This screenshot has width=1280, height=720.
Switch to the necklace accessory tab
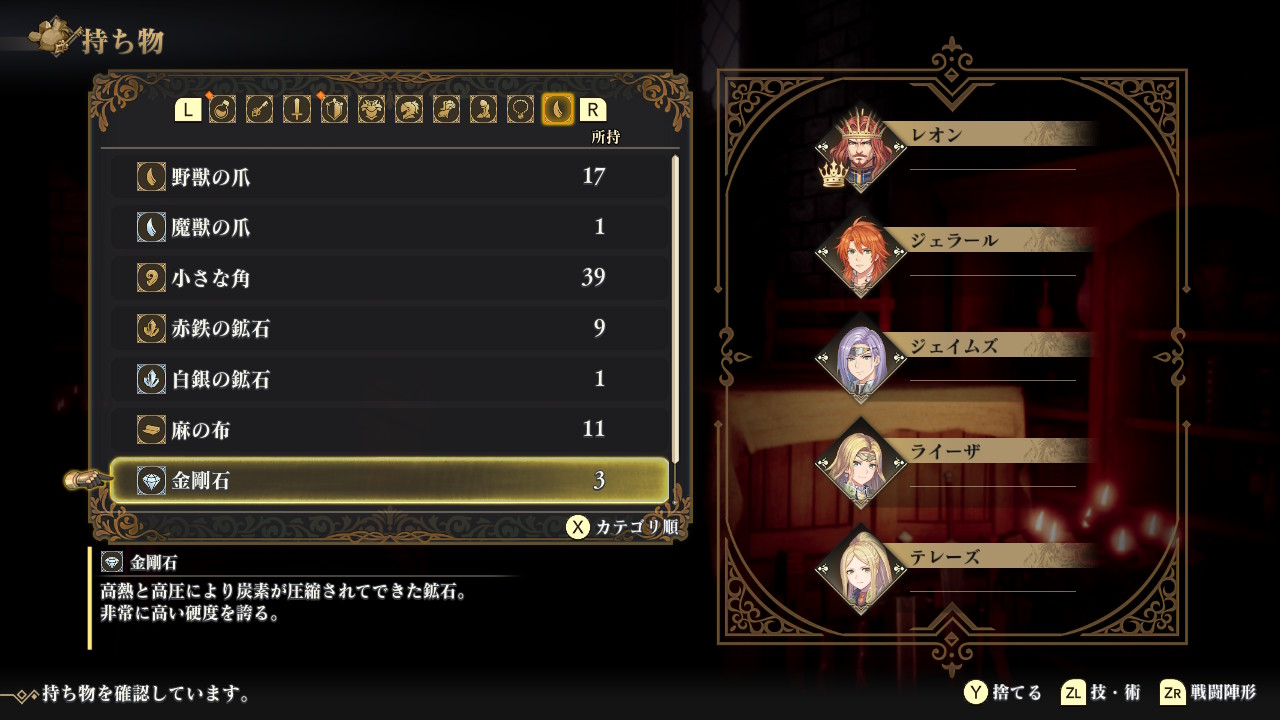520,109
